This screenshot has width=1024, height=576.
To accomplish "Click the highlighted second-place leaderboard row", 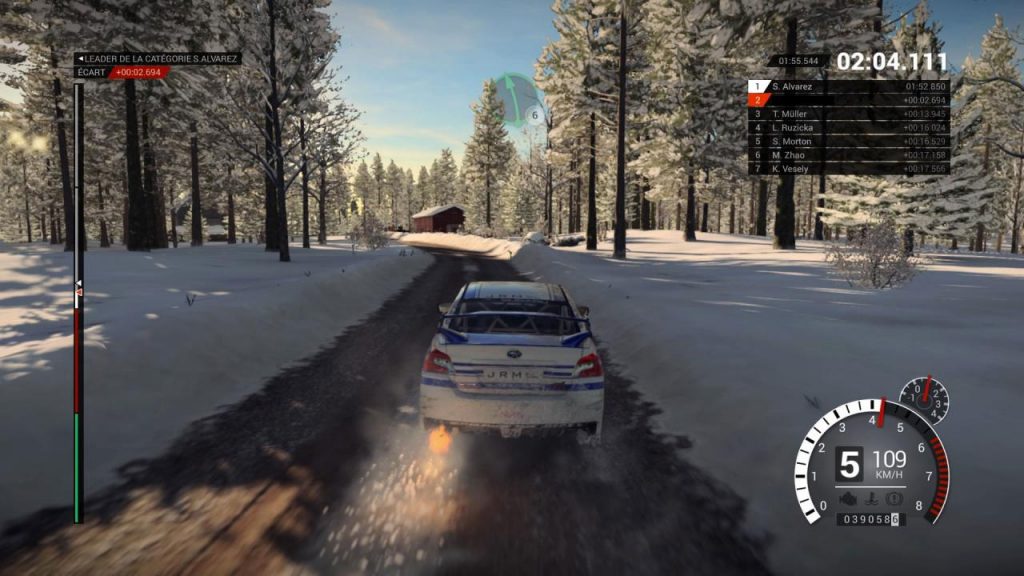I will pyautogui.click(x=848, y=100).
